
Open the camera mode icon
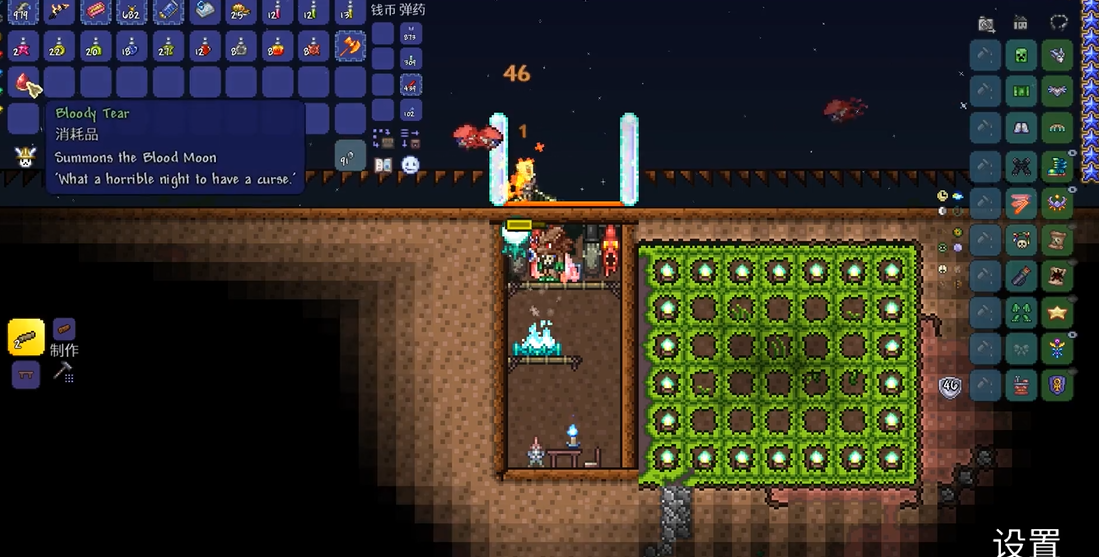click(x=987, y=24)
